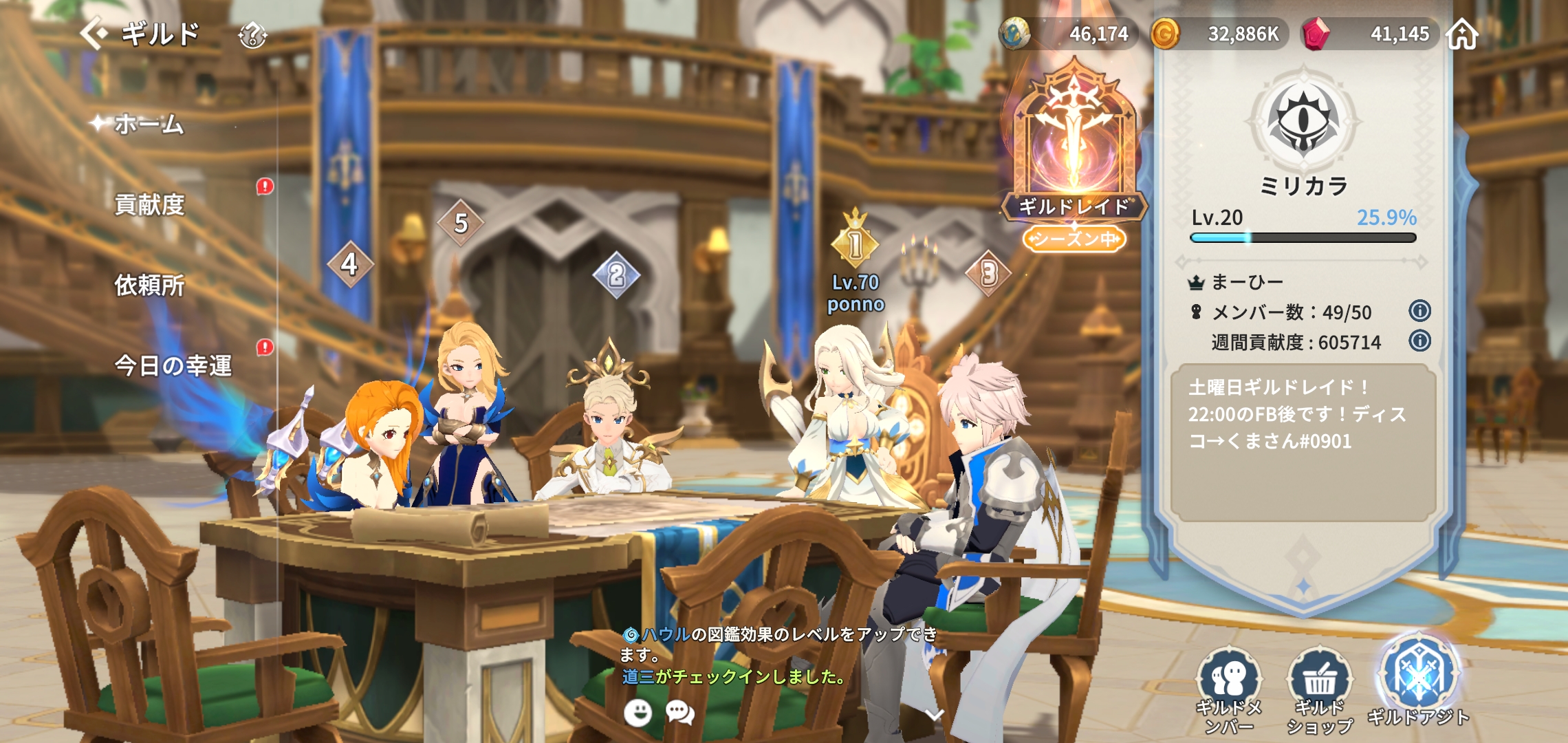Select the rank 5 diamond badge
Screen dimensions: 1568x743
point(461,223)
